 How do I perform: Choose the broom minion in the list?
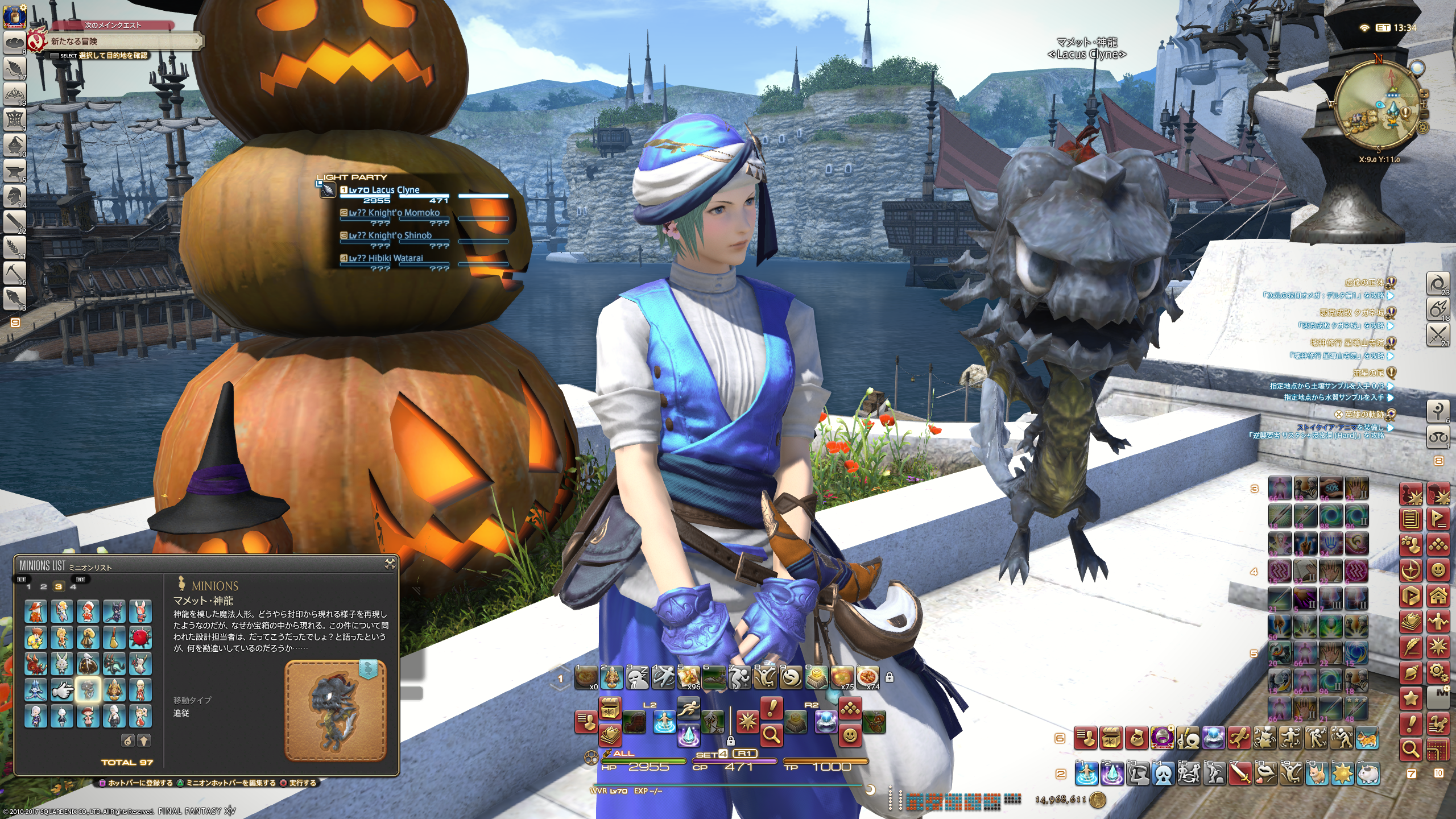pyautogui.click(x=114, y=638)
